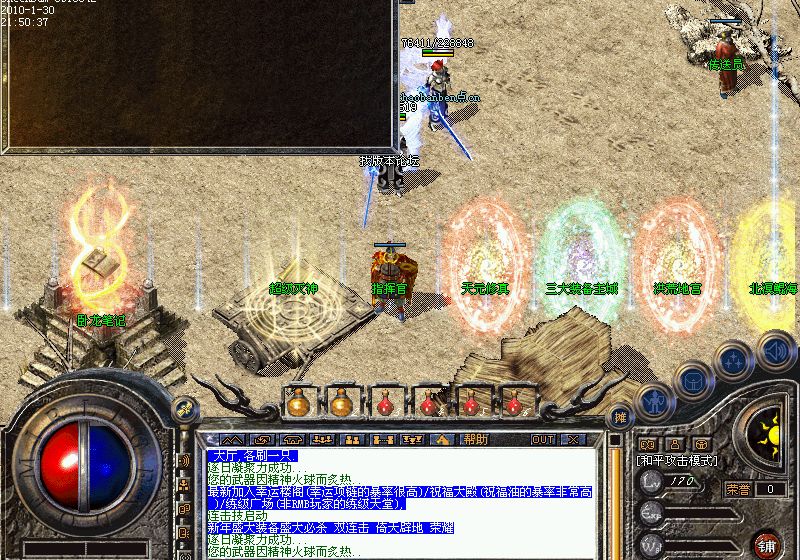Use the first golden gourd potion slot

(x=297, y=403)
